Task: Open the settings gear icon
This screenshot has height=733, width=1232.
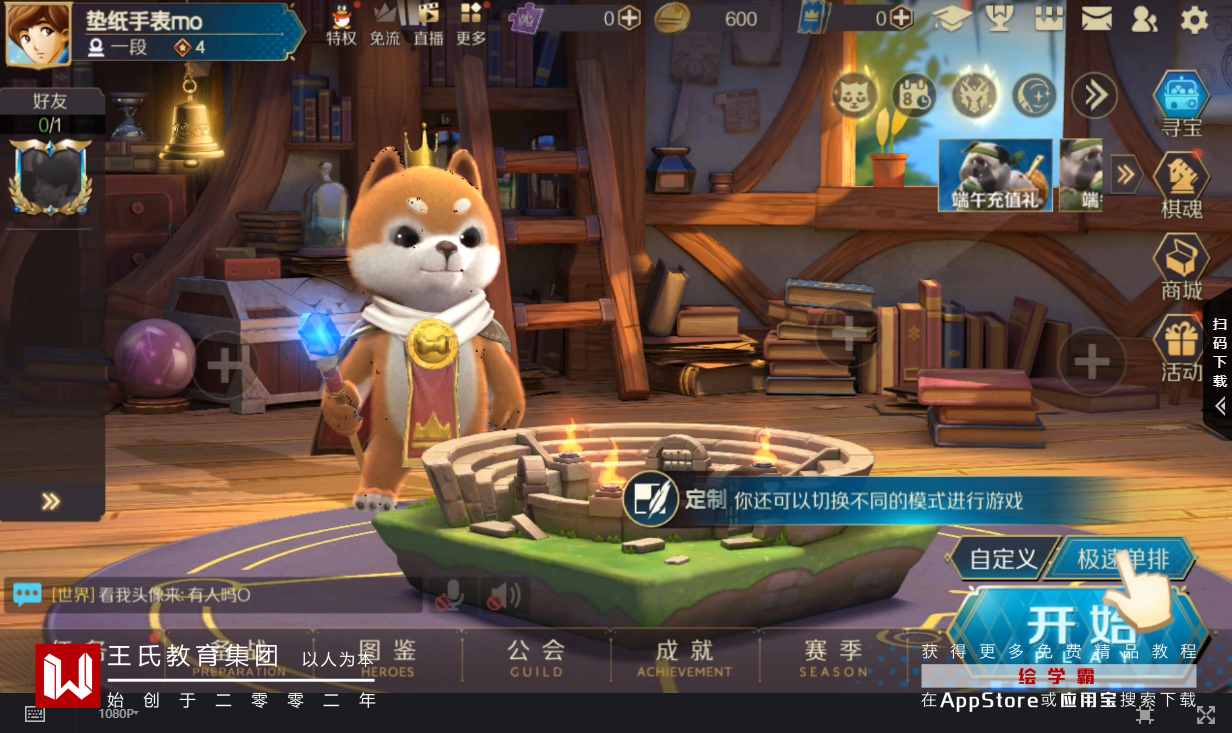Action: tap(1194, 19)
